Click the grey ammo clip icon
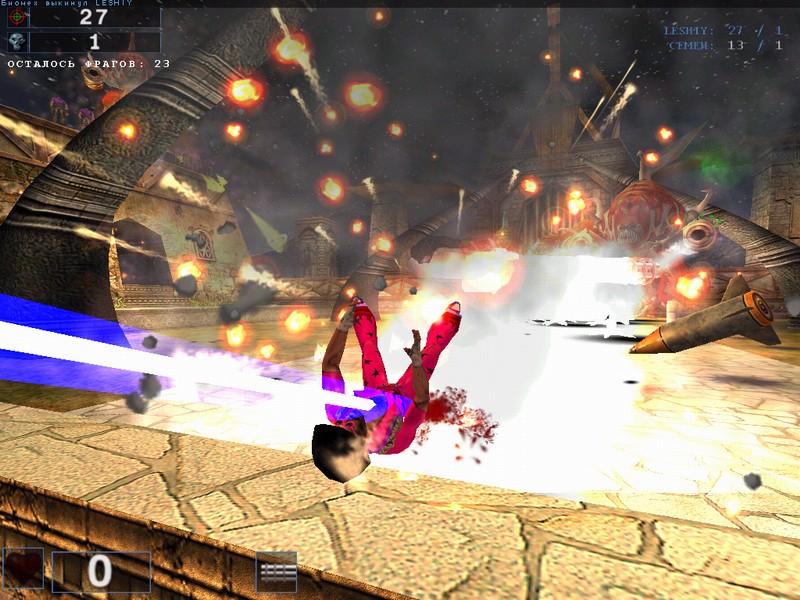The height and width of the screenshot is (600, 800). [276, 570]
